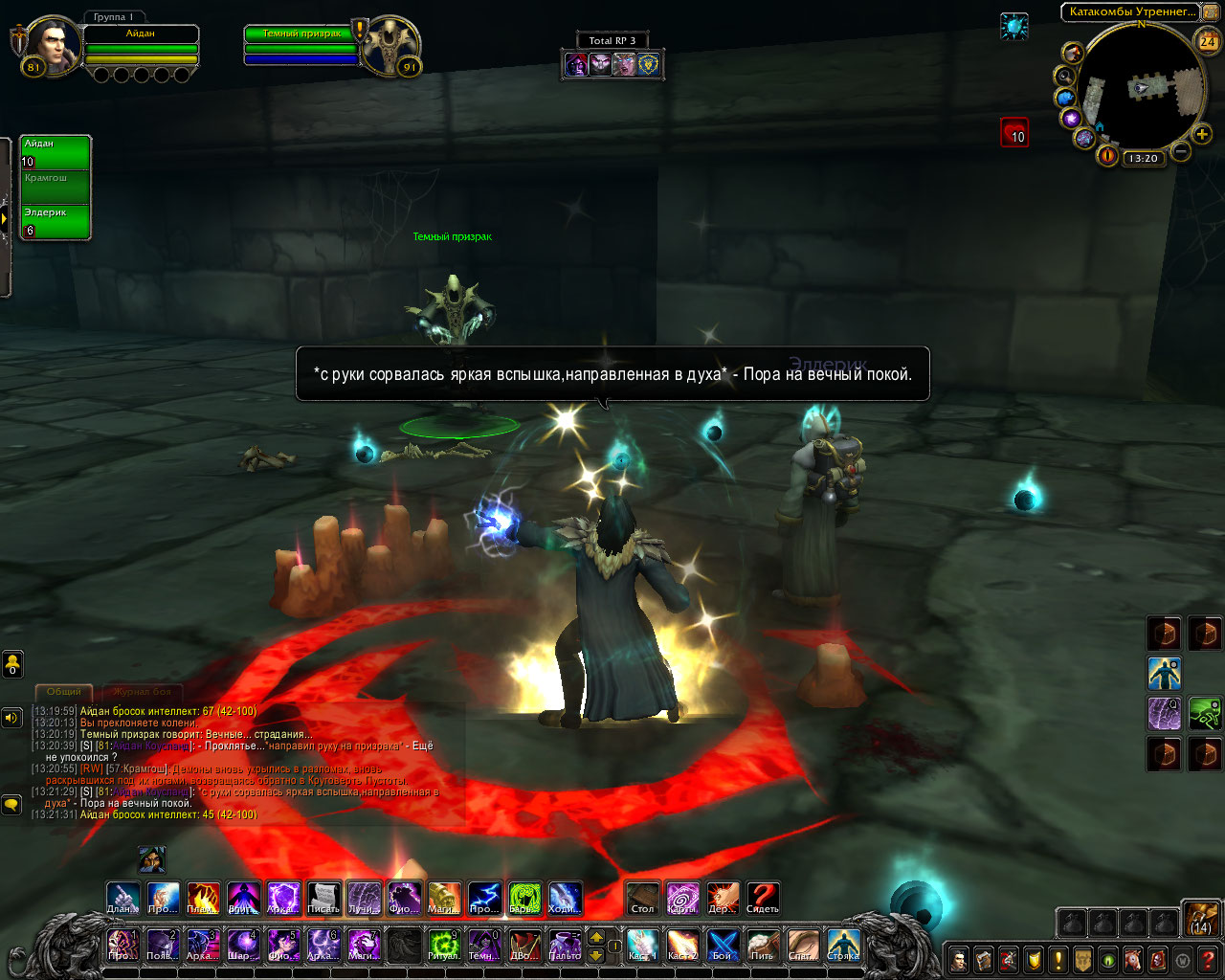Activate the Ритуал green ability
Viewport: 1225px width, 980px height.
443,944
